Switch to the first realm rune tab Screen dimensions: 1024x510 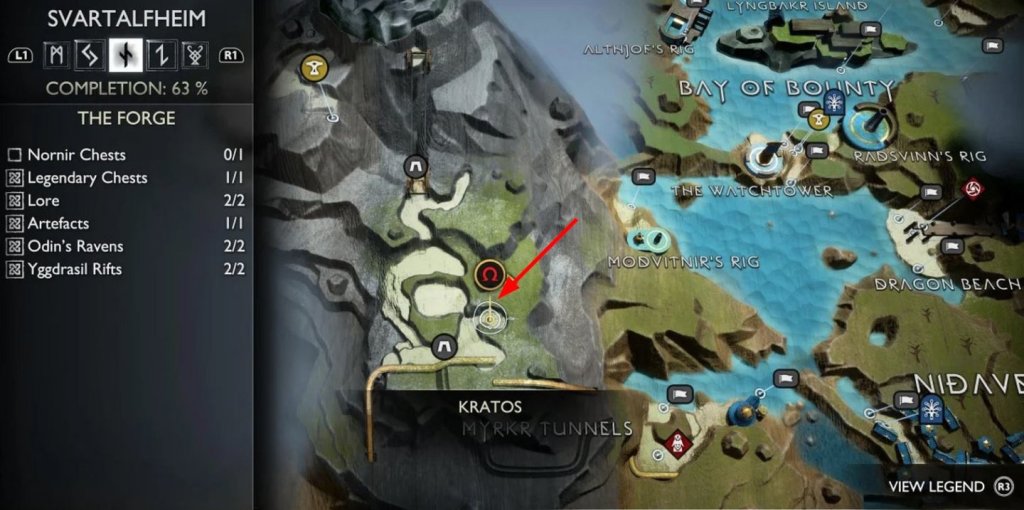[x=57, y=54]
